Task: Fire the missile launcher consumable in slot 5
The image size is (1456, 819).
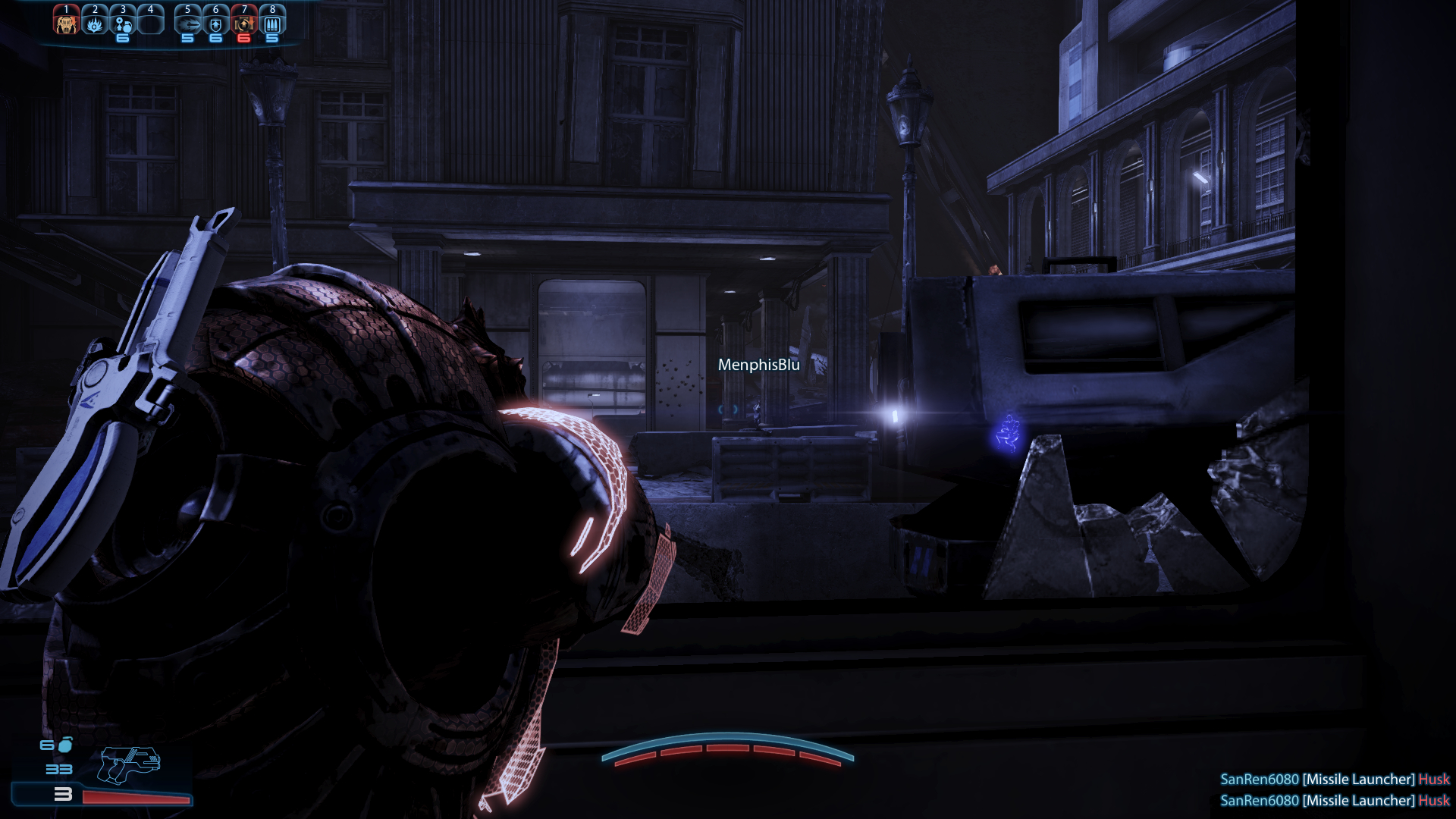Action: [188, 24]
